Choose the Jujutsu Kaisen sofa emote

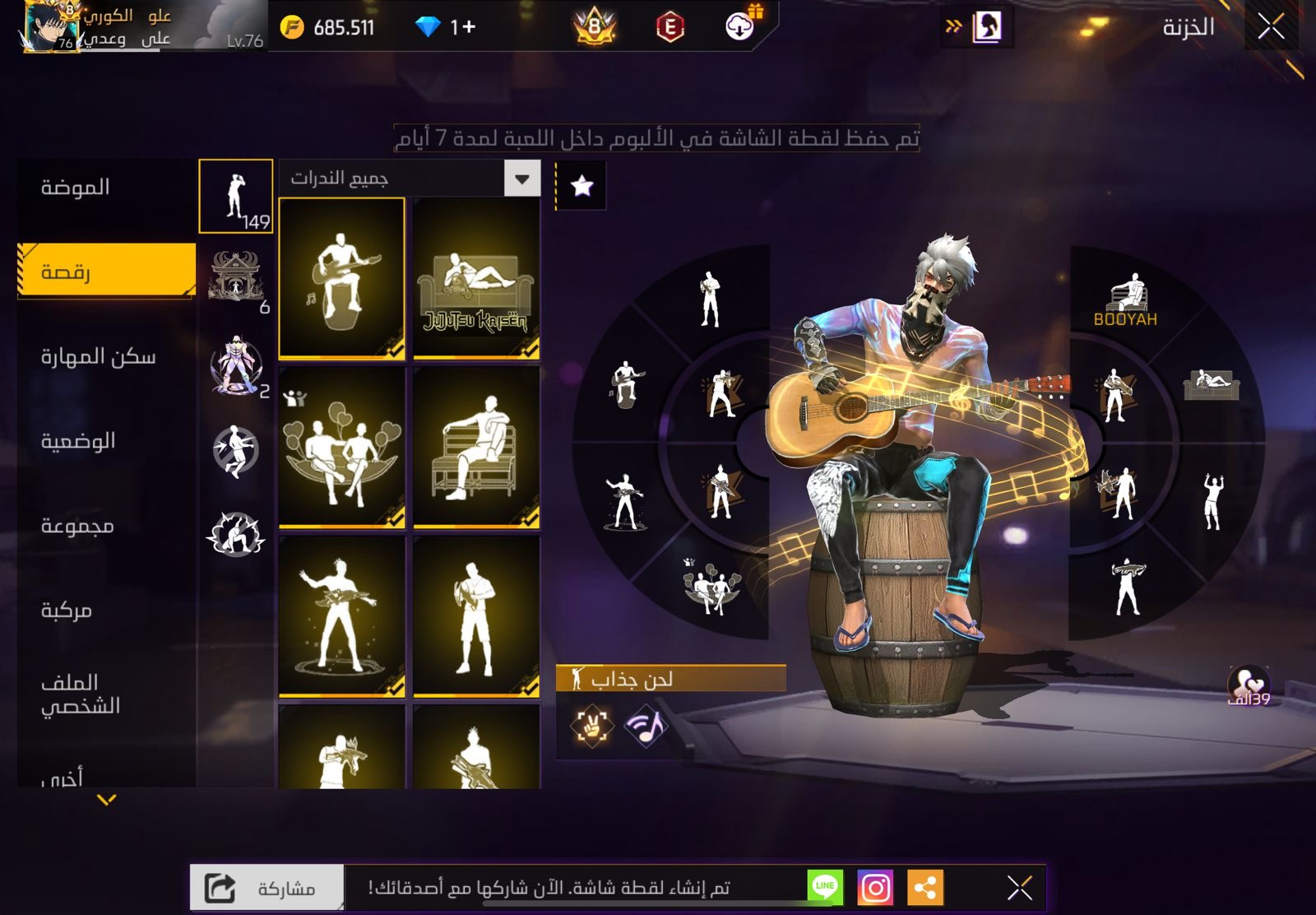coord(476,278)
